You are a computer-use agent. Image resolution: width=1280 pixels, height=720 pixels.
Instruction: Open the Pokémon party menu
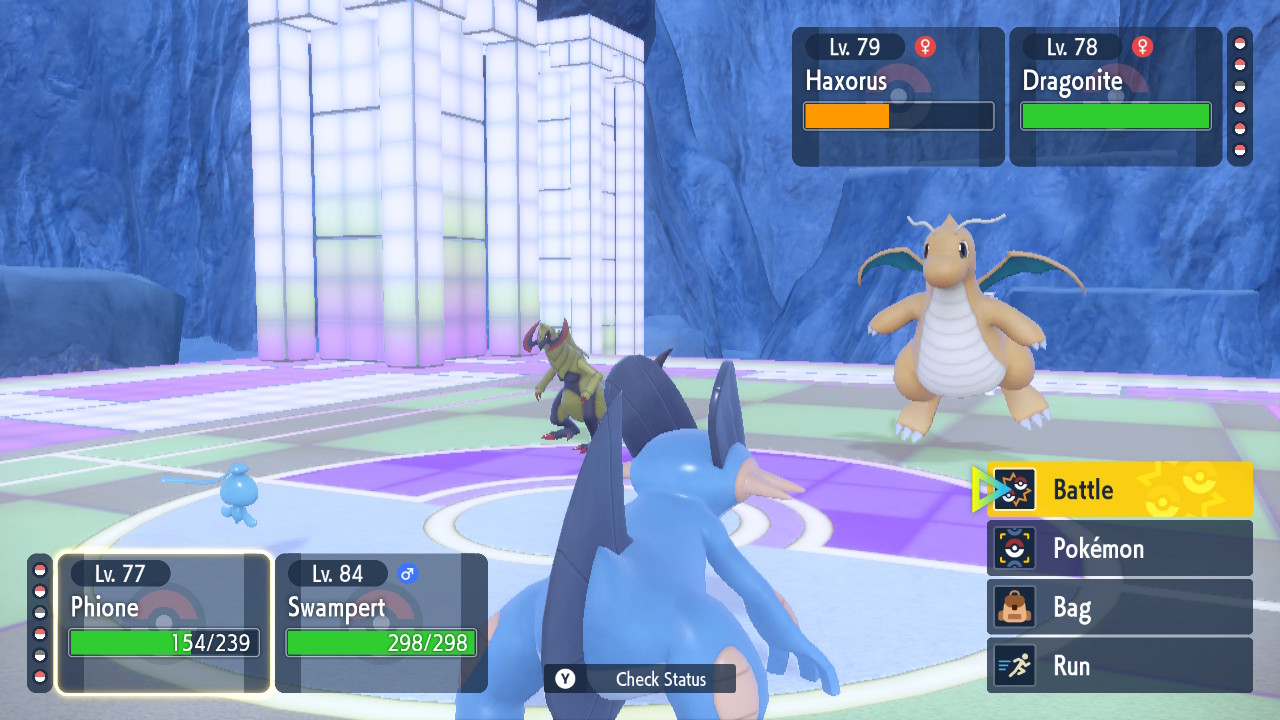tap(1120, 548)
